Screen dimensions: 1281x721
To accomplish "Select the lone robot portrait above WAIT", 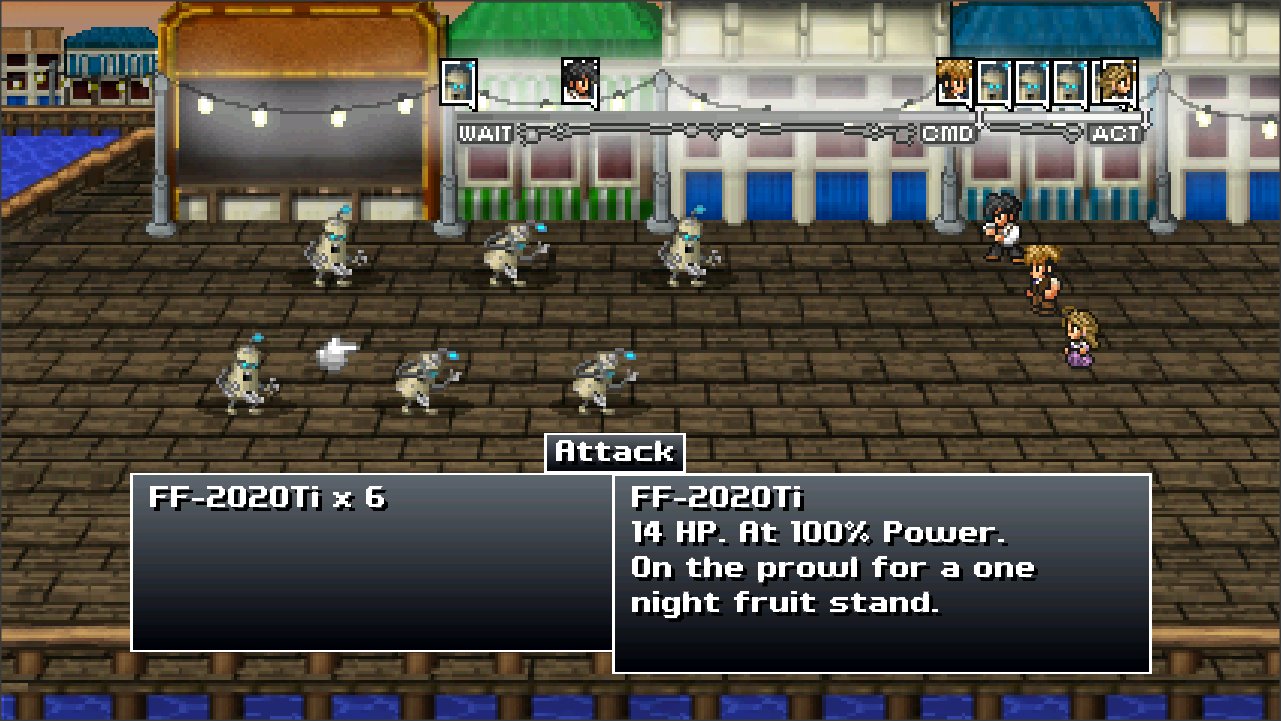I will coord(458,81).
